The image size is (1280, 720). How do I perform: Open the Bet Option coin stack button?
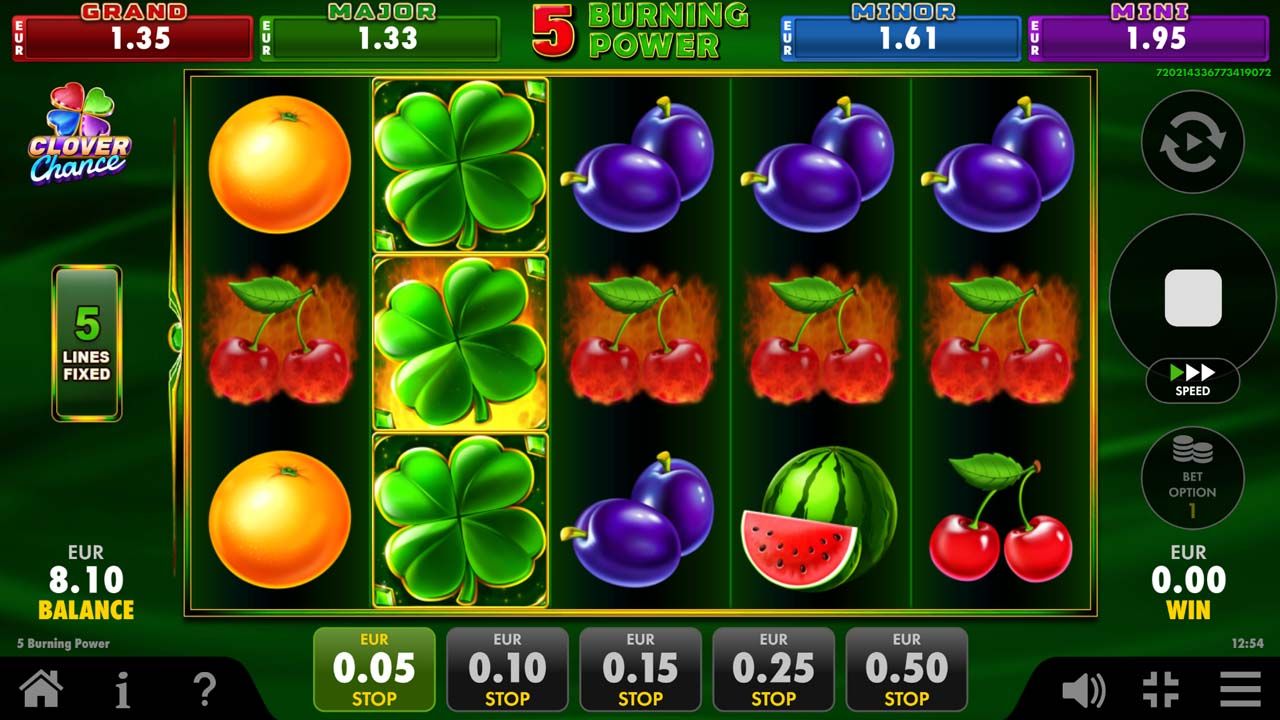click(1192, 478)
